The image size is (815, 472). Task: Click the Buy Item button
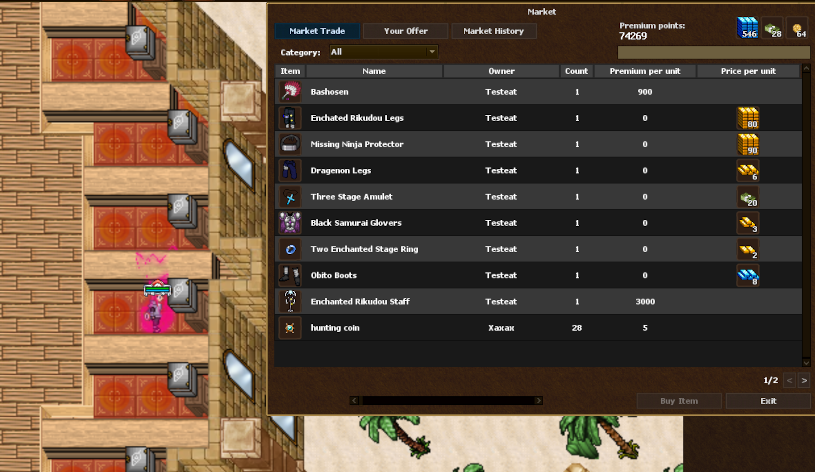(679, 401)
